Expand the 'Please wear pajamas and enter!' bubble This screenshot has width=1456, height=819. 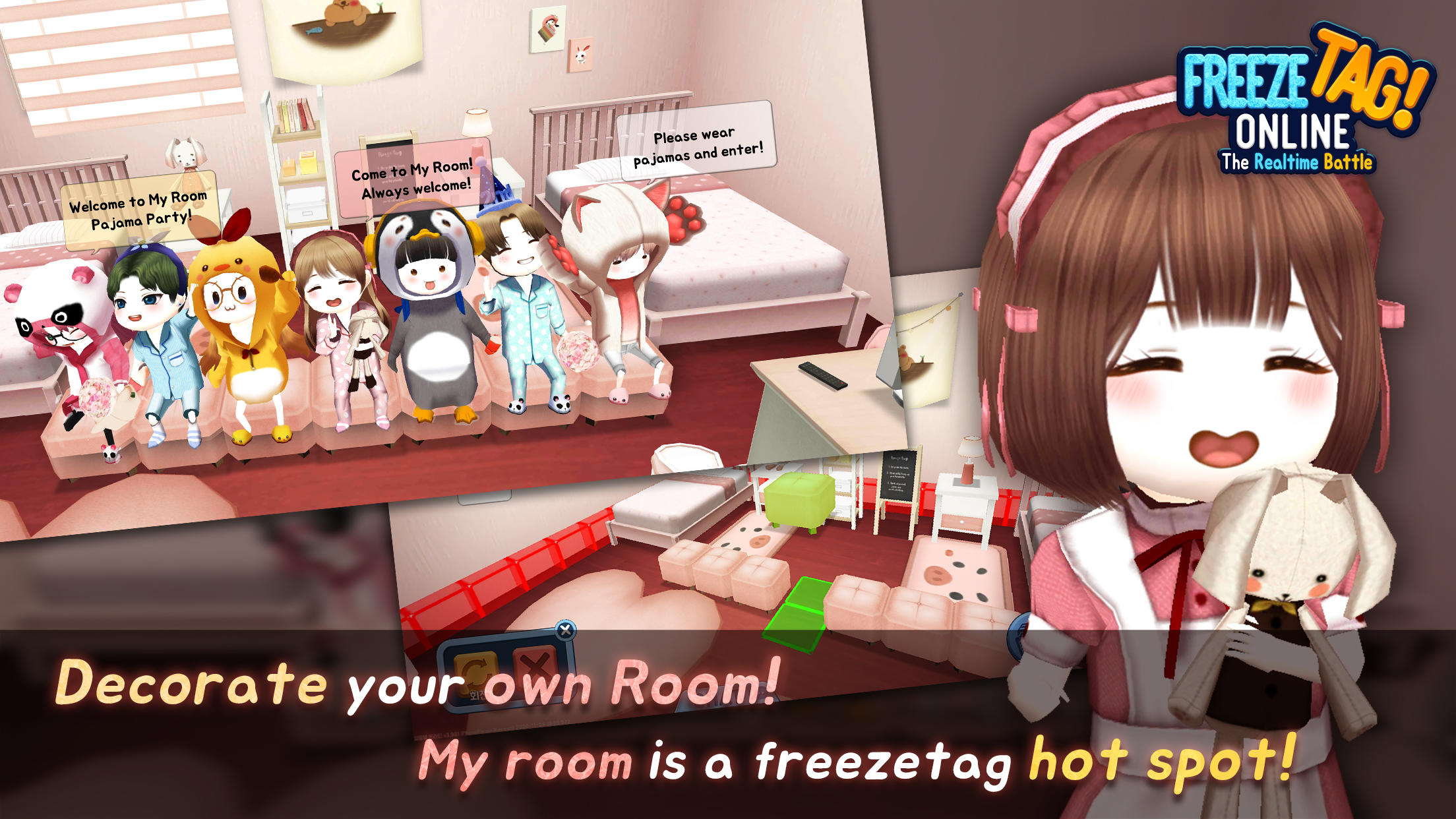point(706,144)
